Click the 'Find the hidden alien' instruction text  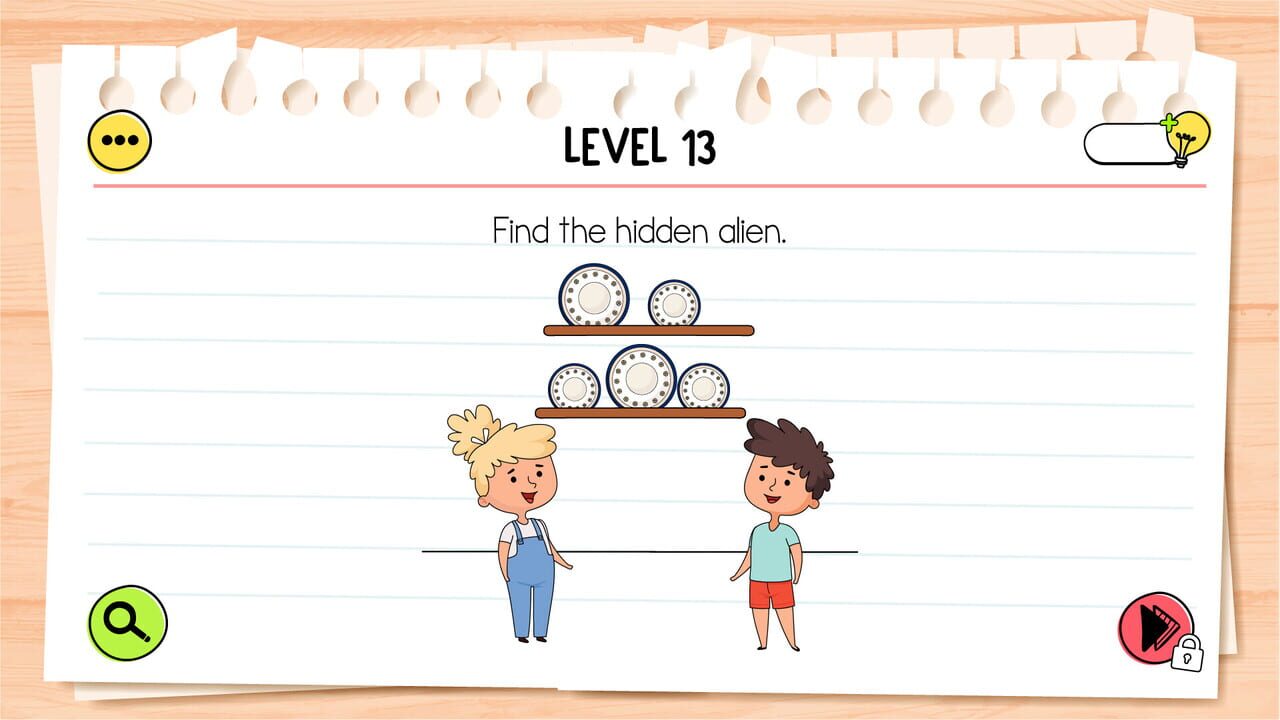[640, 231]
